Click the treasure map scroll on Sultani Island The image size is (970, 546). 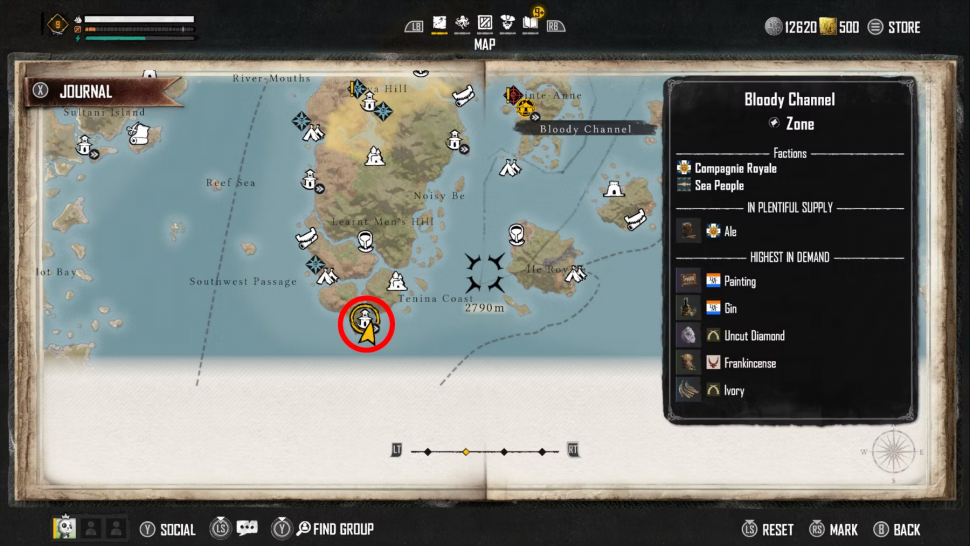click(x=143, y=134)
